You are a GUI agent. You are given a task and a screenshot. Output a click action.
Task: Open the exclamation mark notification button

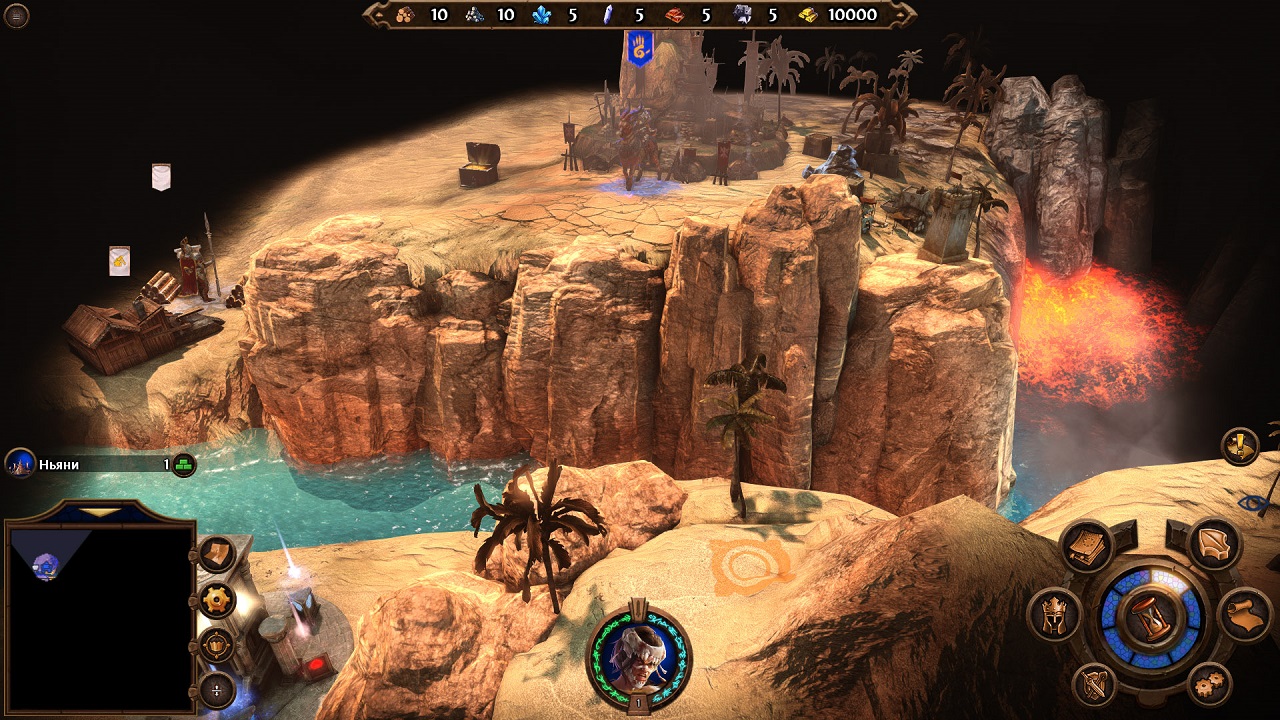(1240, 446)
